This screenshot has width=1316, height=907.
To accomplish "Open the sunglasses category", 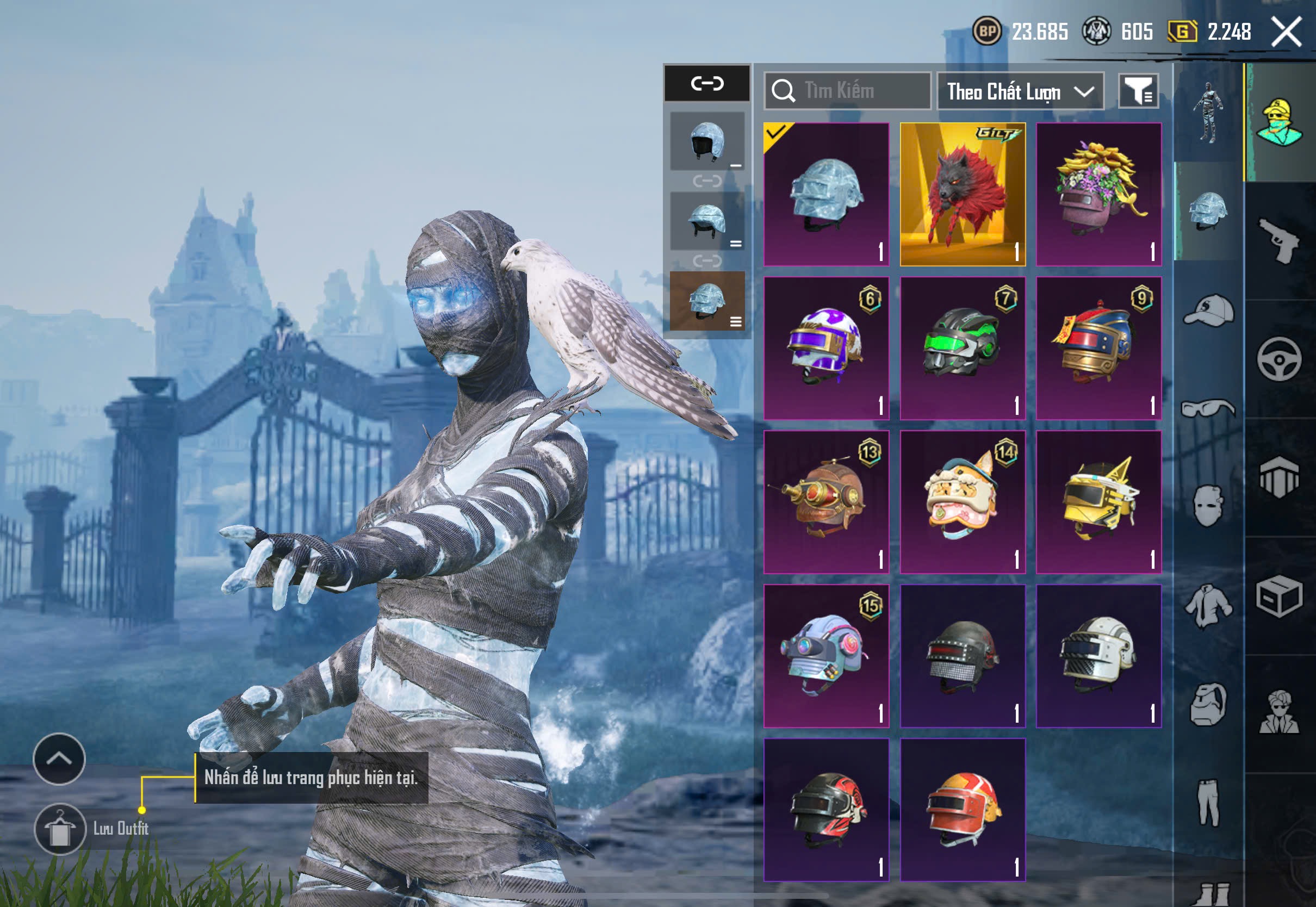I will tap(1209, 408).
